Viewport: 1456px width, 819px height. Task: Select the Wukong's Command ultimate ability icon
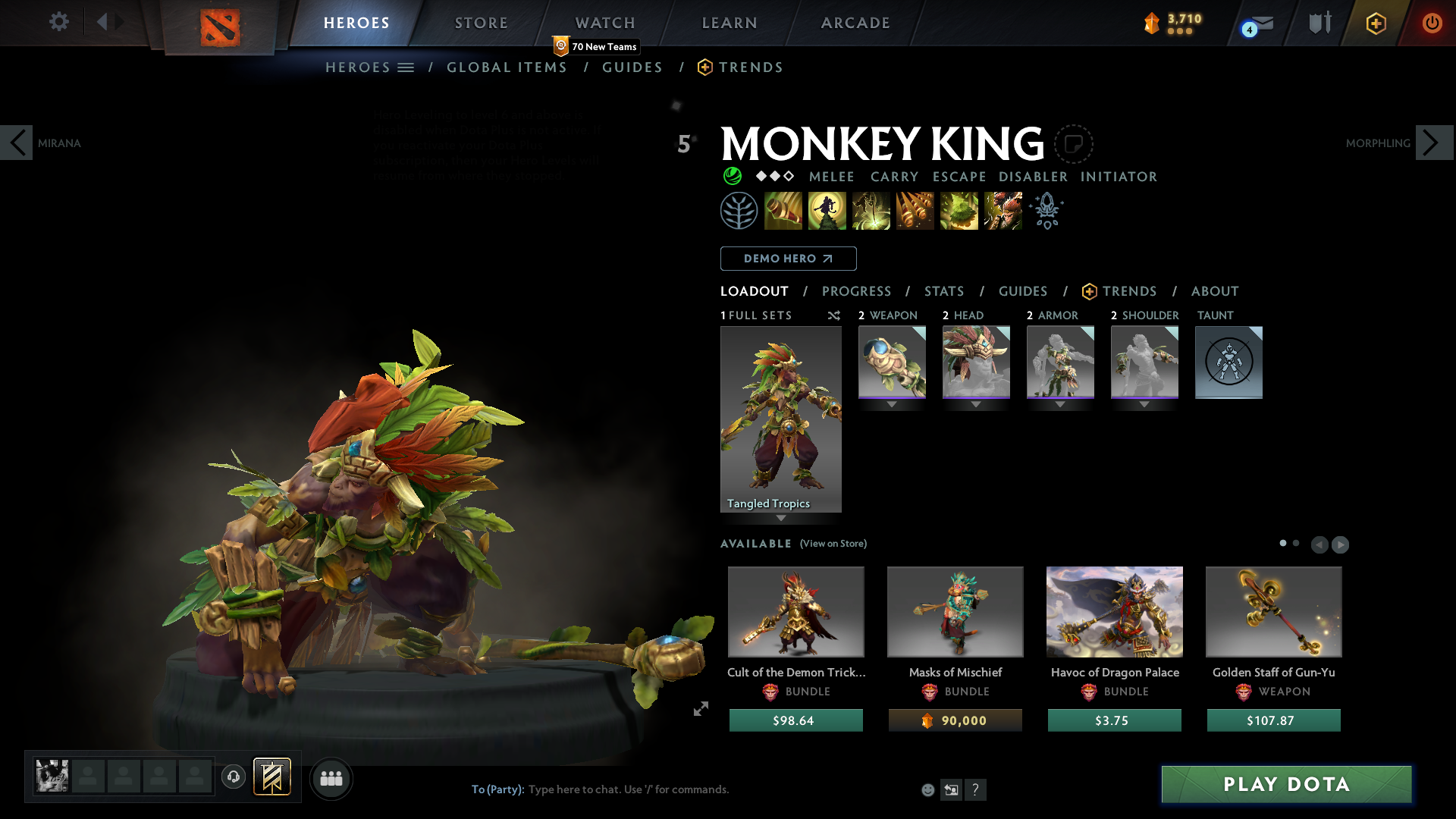click(1003, 210)
